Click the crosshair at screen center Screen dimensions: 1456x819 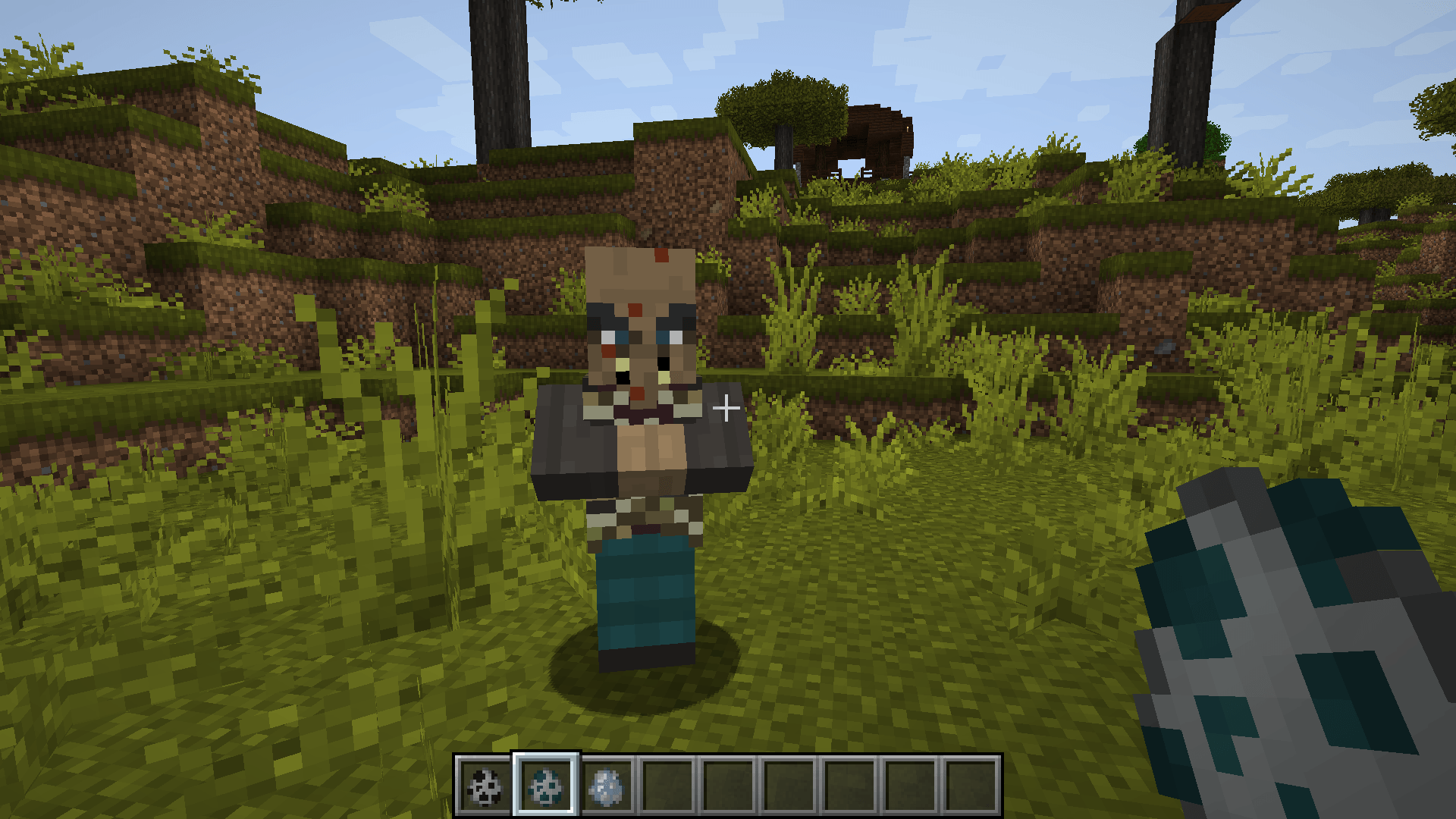point(726,408)
